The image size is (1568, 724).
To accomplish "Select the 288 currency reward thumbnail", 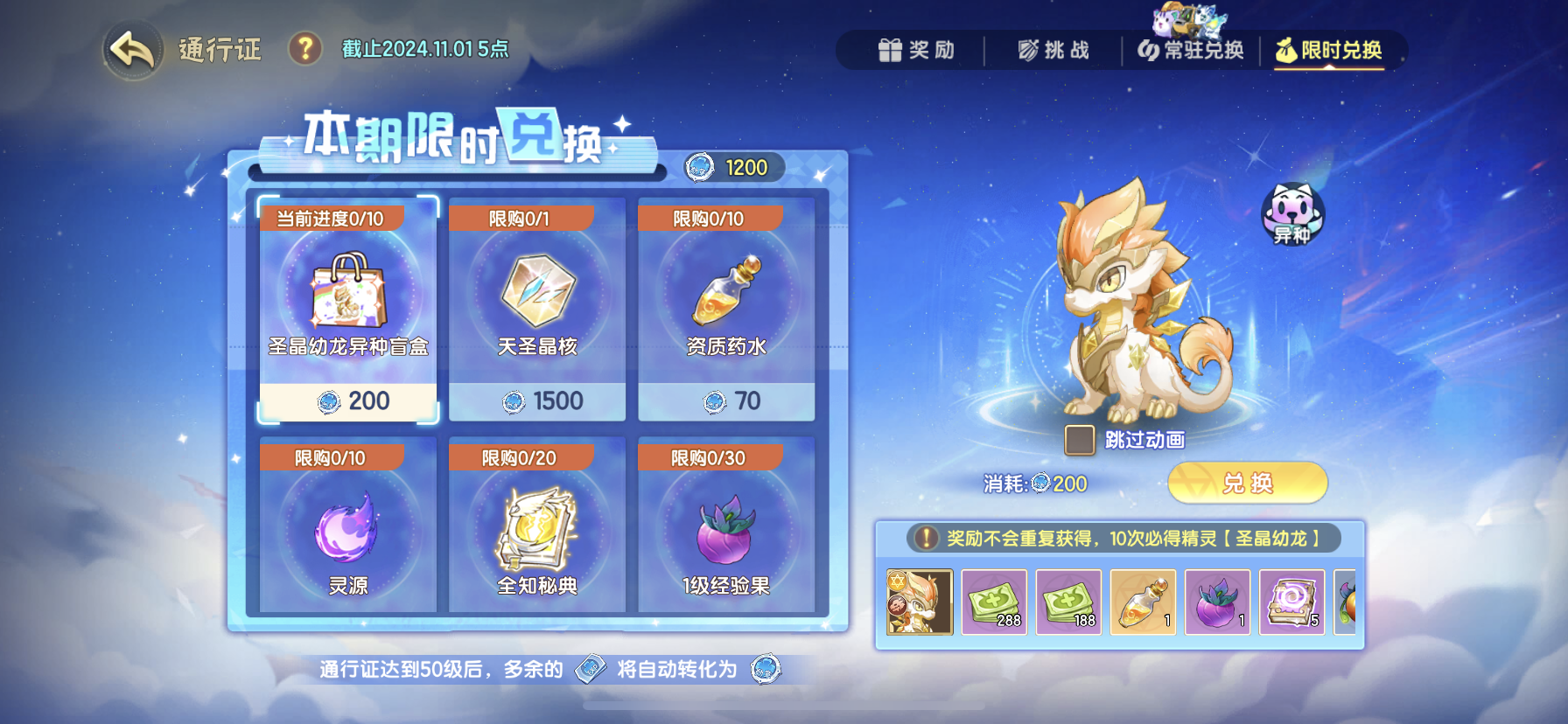I will [994, 603].
